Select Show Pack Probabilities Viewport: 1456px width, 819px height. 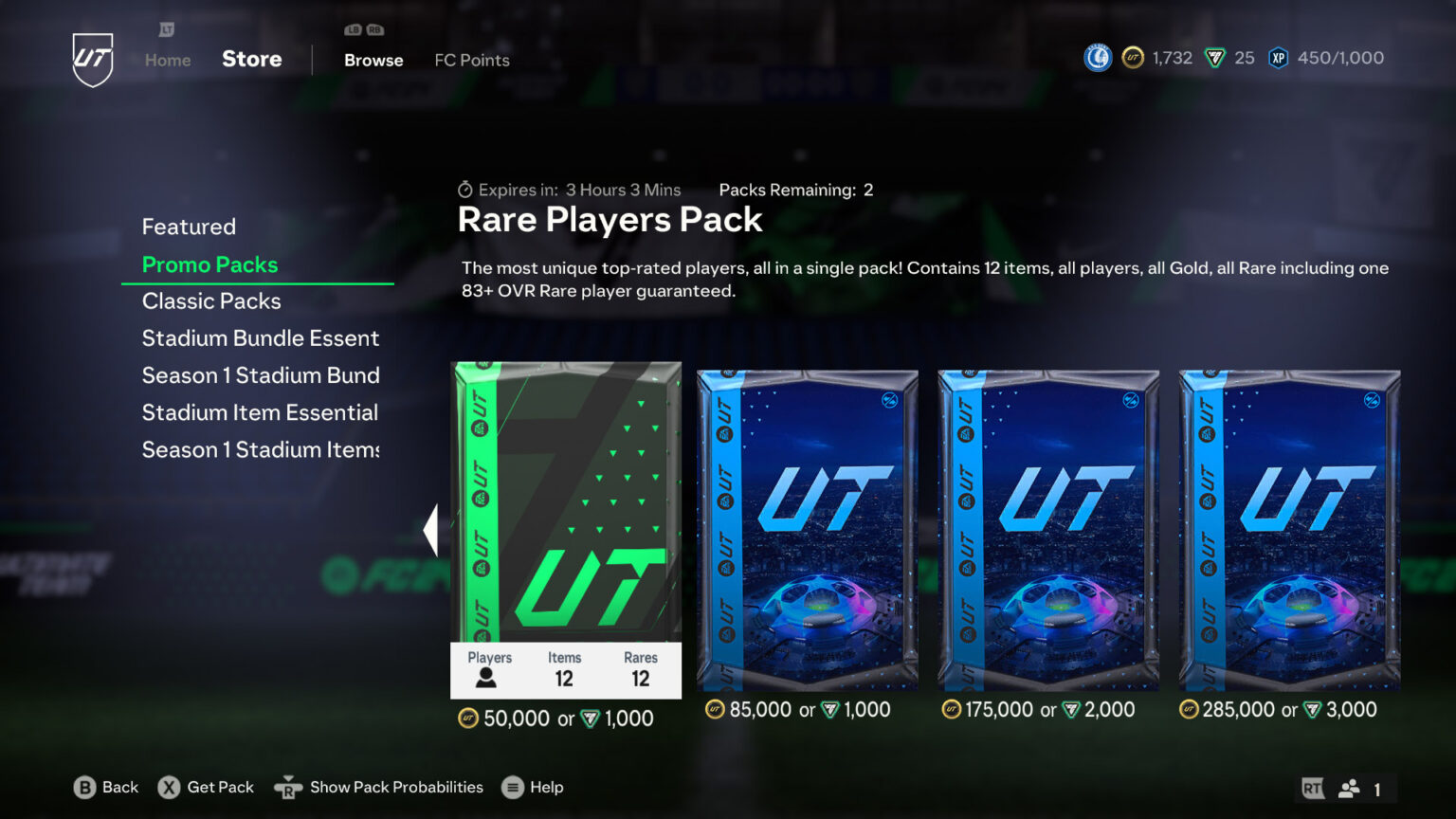tap(396, 787)
